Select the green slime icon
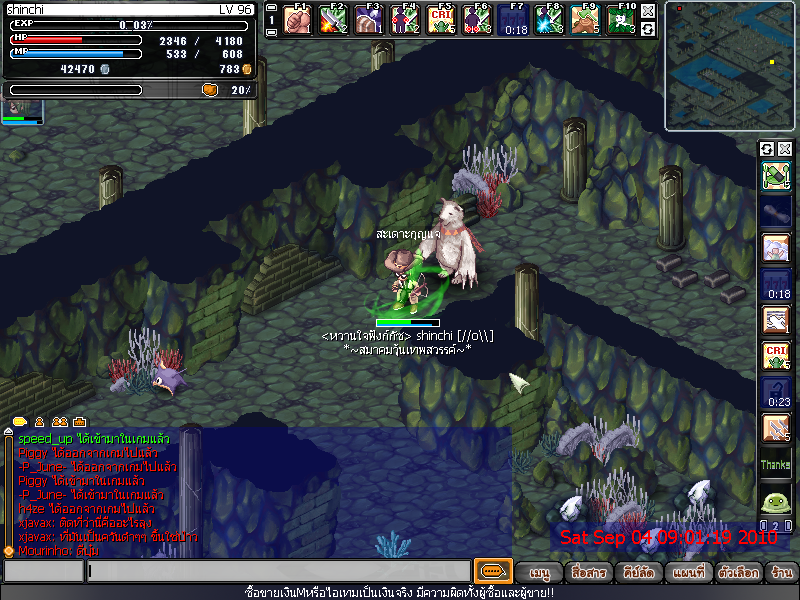 pos(776,502)
